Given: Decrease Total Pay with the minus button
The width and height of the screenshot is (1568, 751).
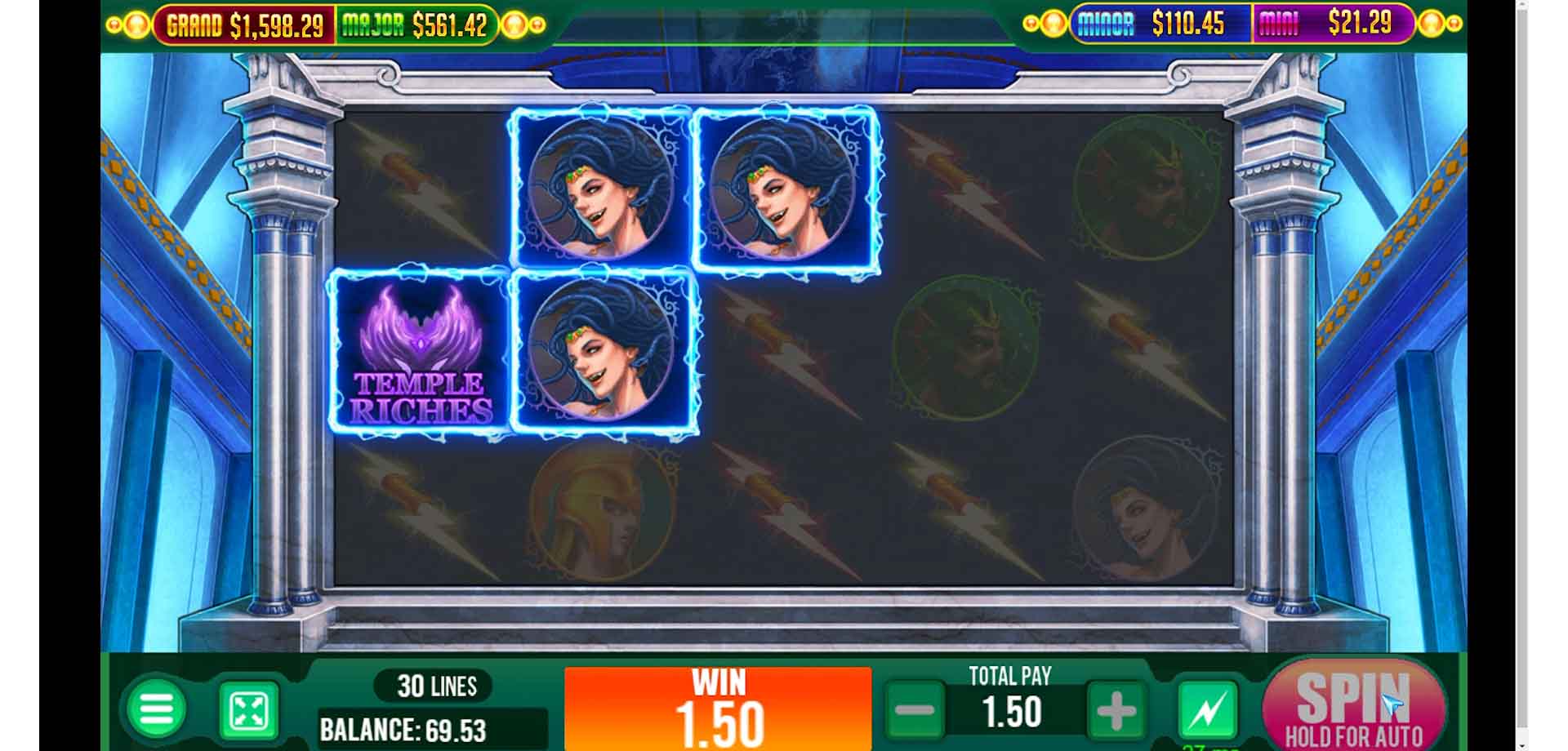Looking at the screenshot, I should [x=914, y=711].
